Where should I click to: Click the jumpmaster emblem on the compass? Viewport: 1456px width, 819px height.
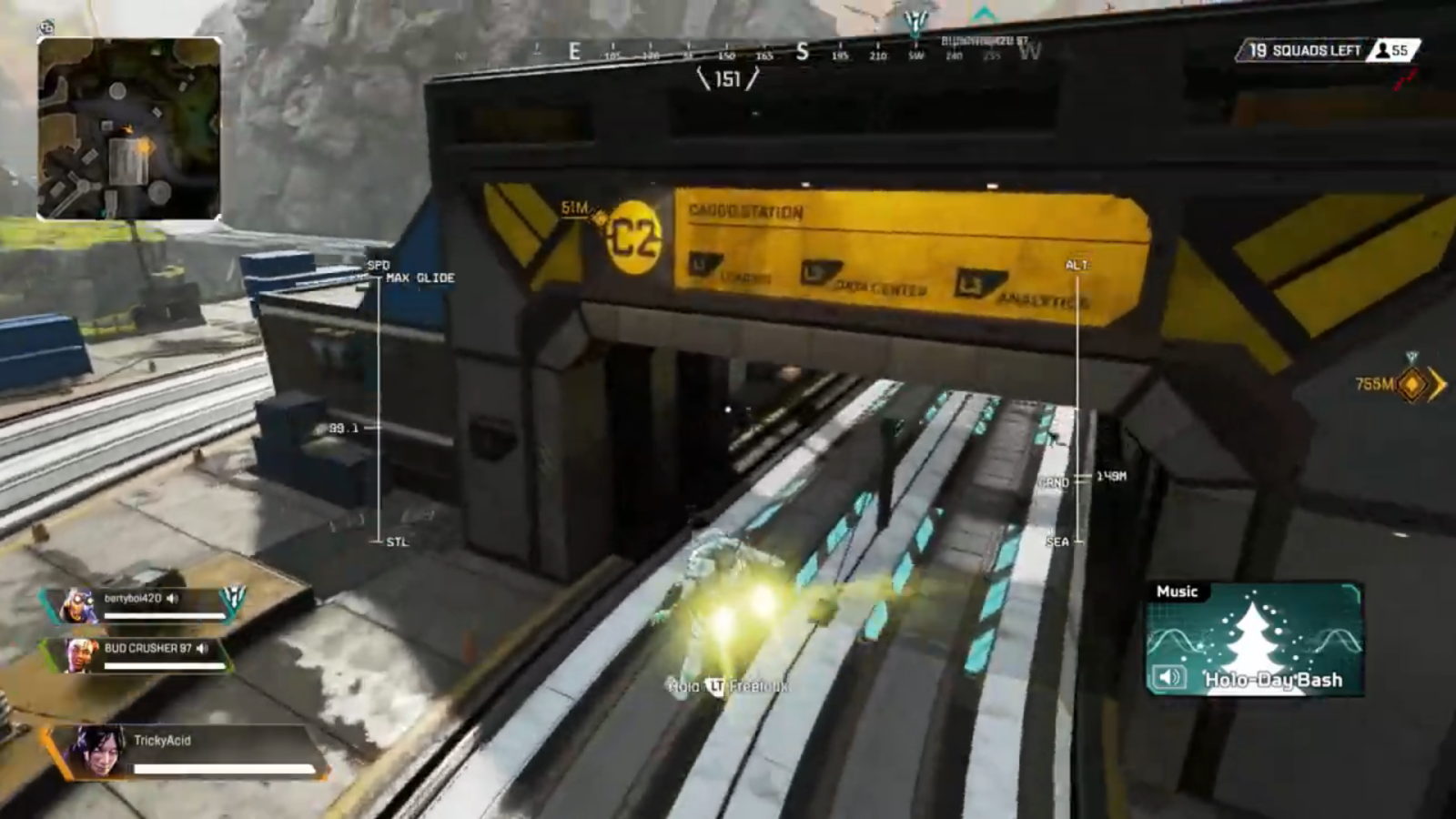915,20
